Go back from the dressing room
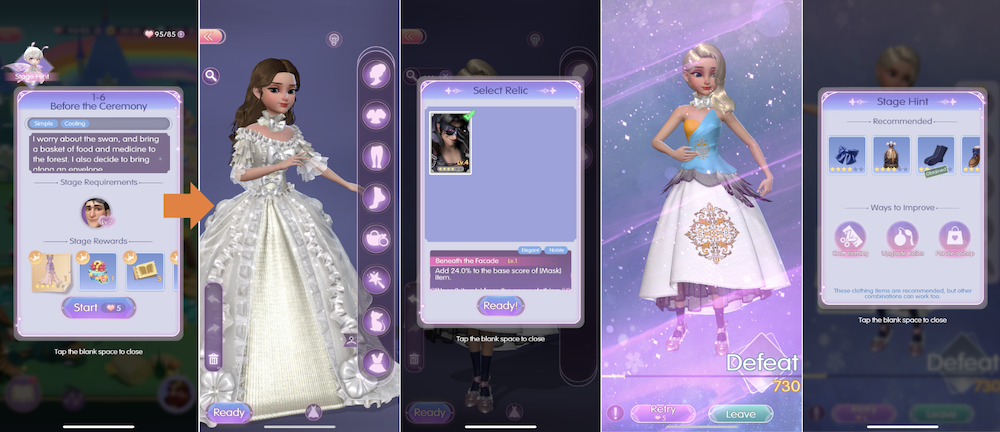 (211, 35)
